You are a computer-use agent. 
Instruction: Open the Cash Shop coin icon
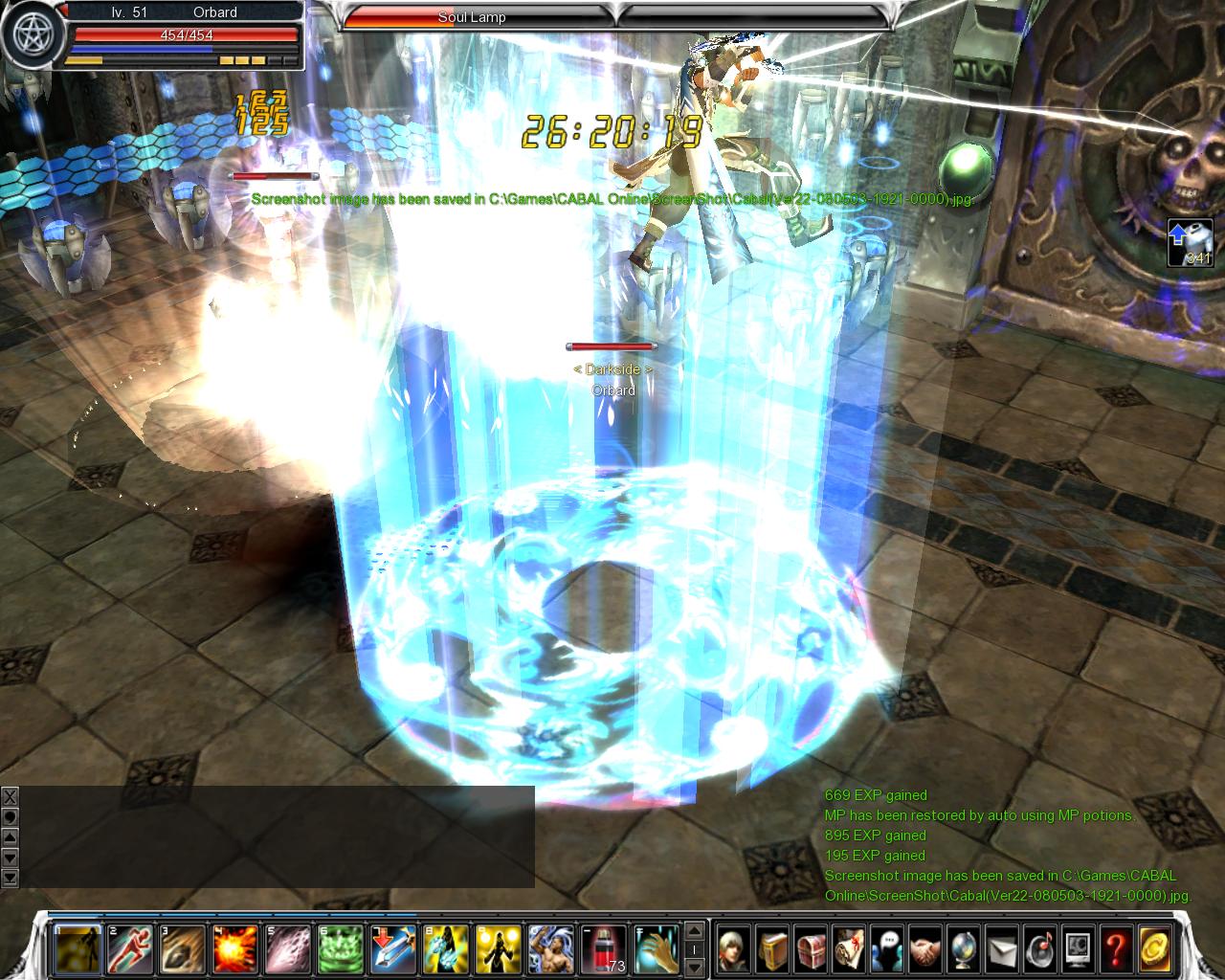(1155, 949)
